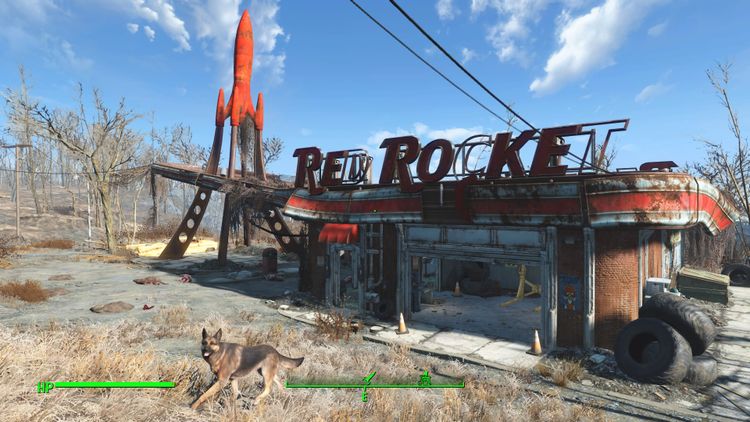750x422 pixels.
Task: Select the location marker icon on the compass
Action: pos(425,378)
